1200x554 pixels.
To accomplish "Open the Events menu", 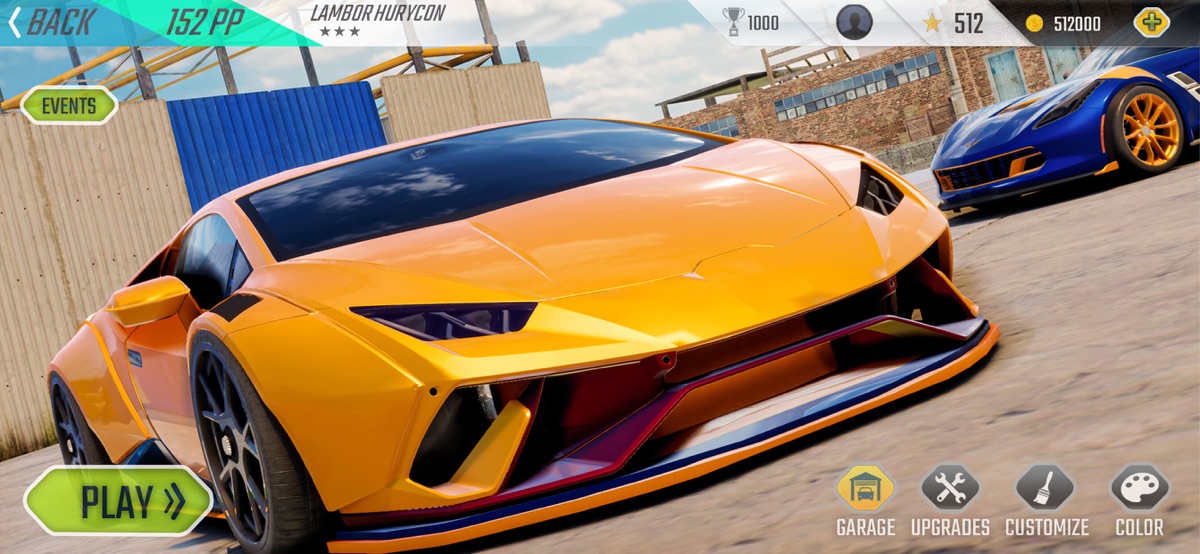I will pyautogui.click(x=69, y=105).
